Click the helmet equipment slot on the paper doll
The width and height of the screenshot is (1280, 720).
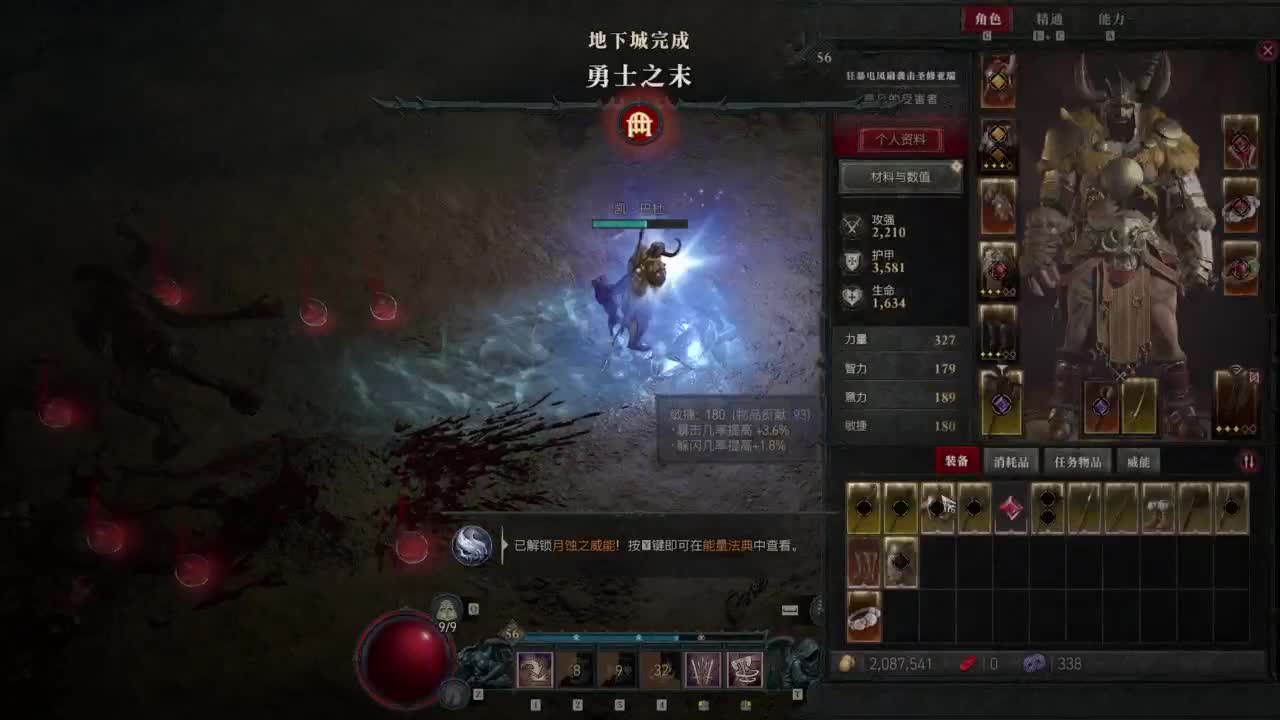(998, 80)
